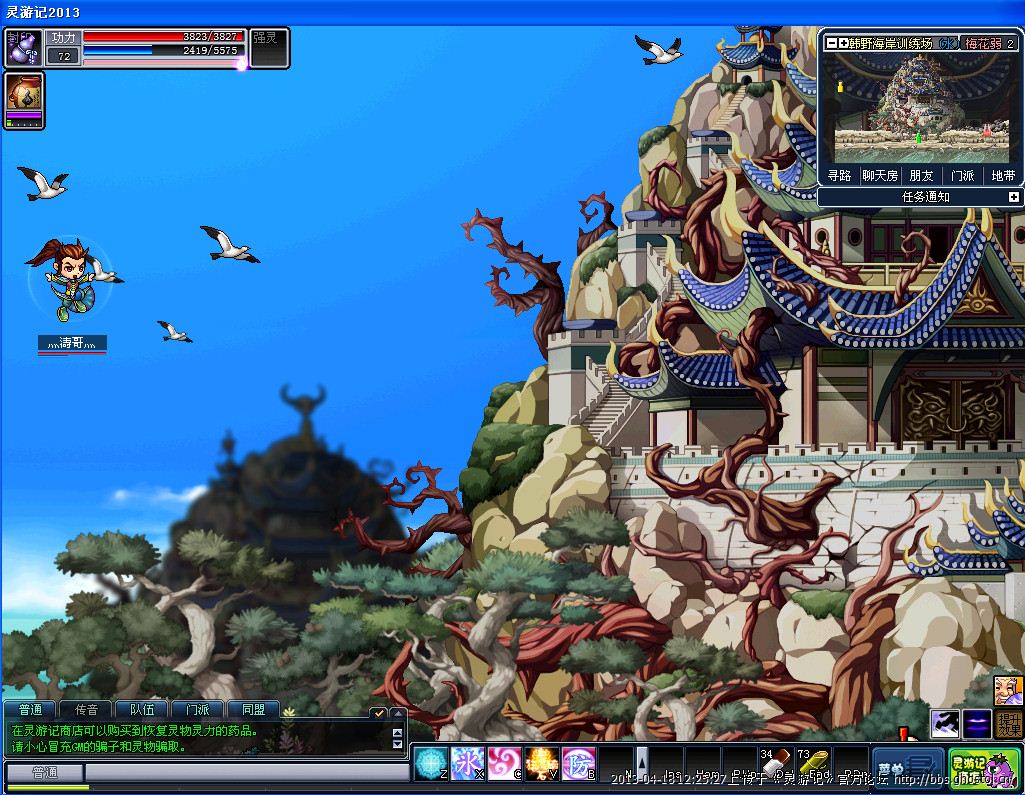
Task: Use the pink swirl skill icon
Action: coord(504,763)
